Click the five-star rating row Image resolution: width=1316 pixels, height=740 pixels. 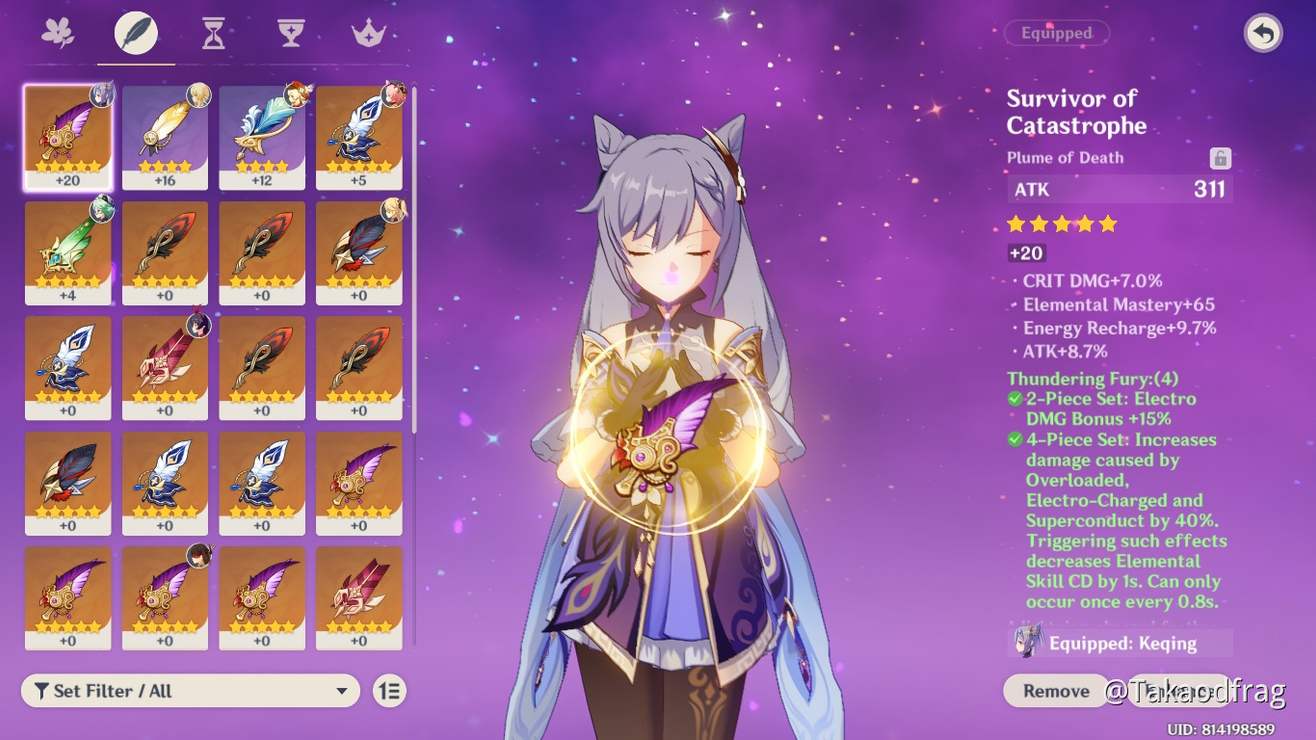click(1061, 223)
